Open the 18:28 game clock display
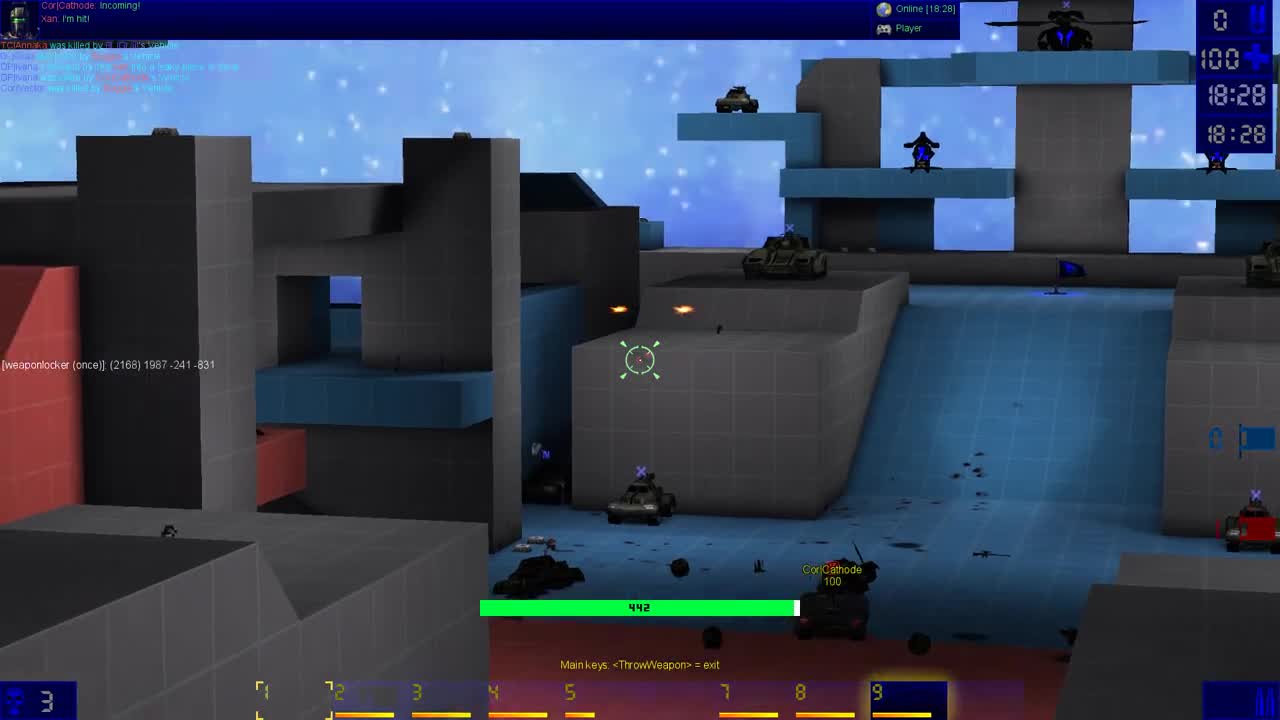The height and width of the screenshot is (720, 1280). [x=1237, y=96]
